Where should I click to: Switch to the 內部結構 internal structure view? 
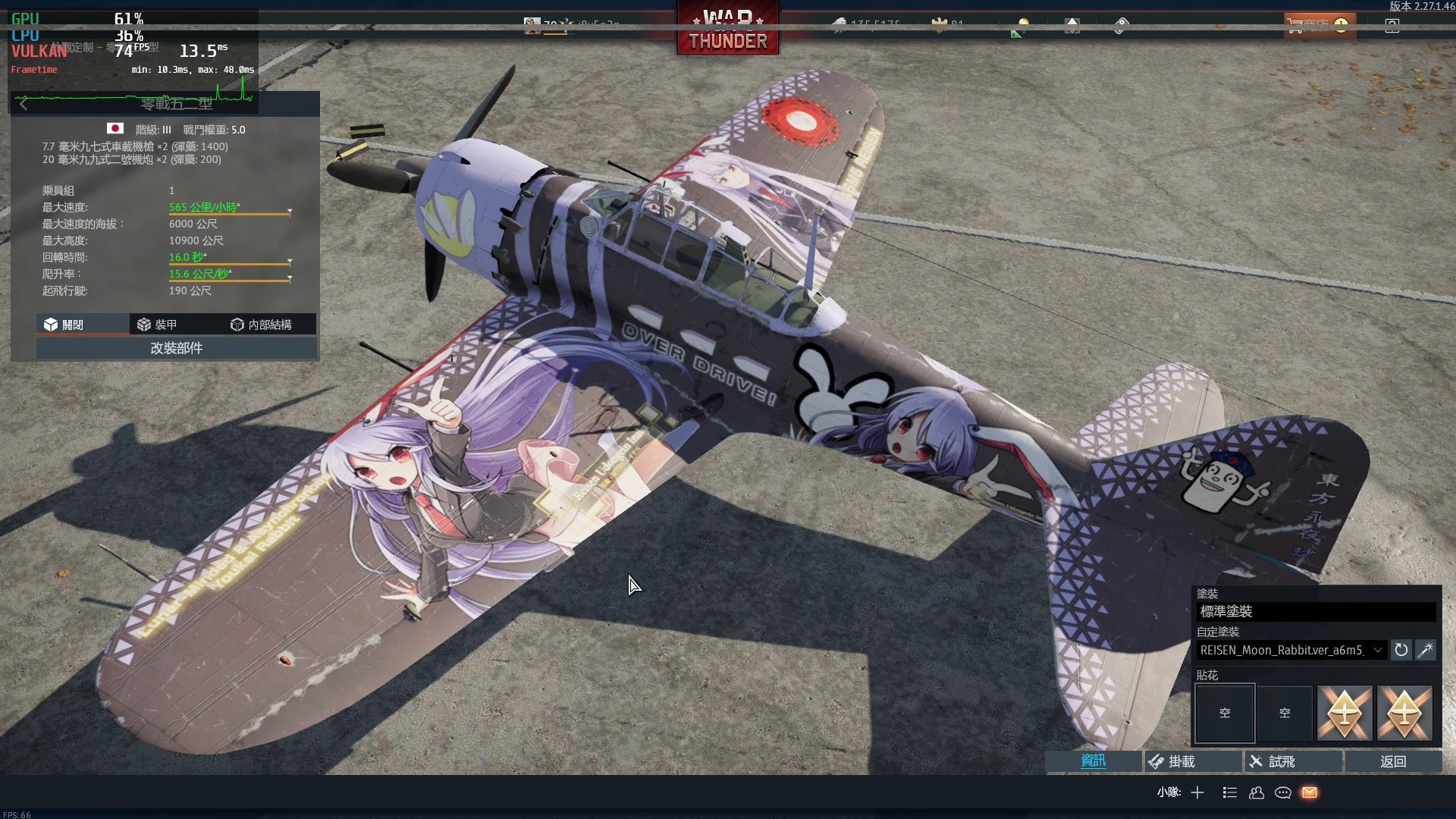pos(261,325)
